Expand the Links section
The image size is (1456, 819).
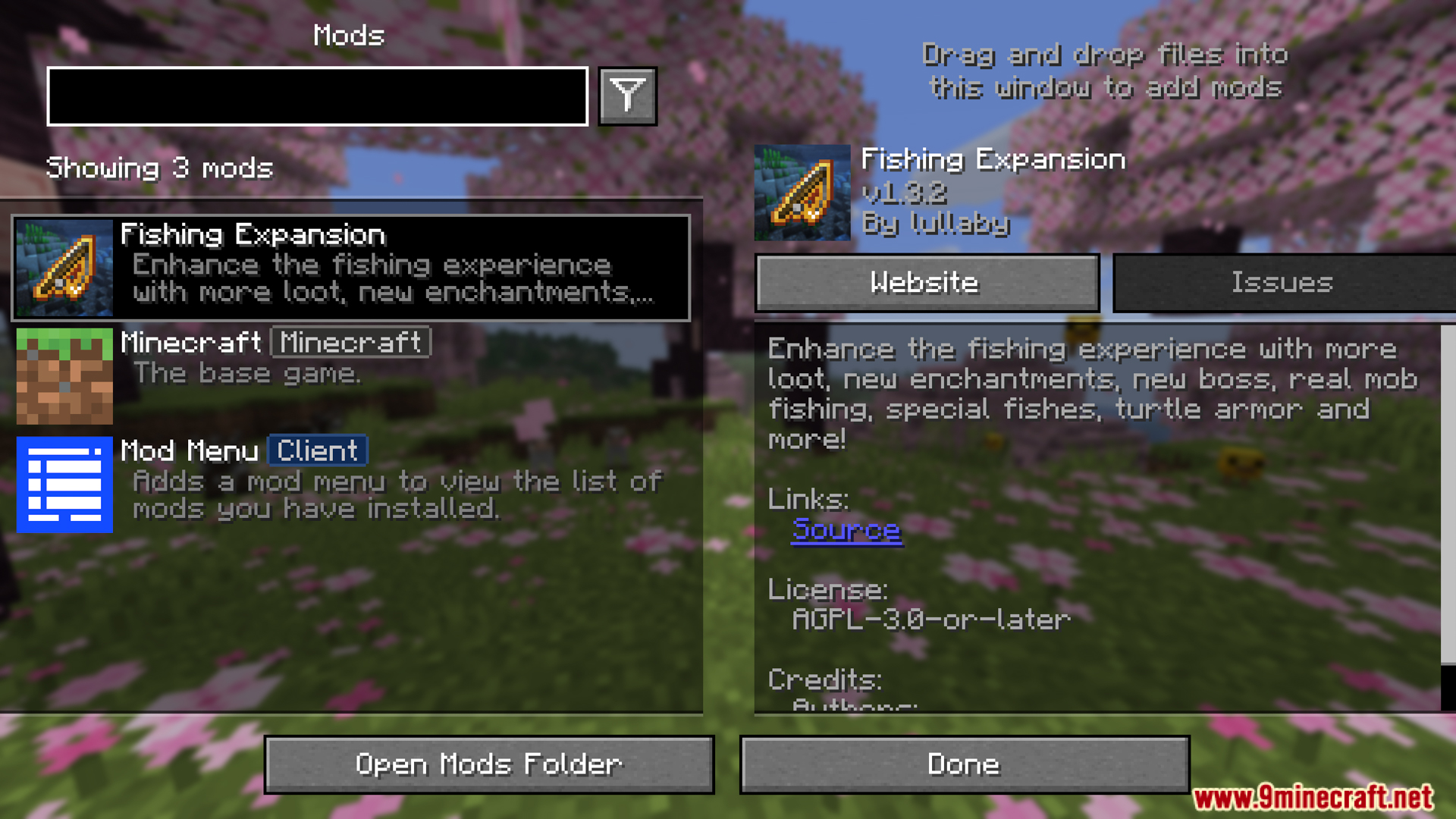point(808,500)
